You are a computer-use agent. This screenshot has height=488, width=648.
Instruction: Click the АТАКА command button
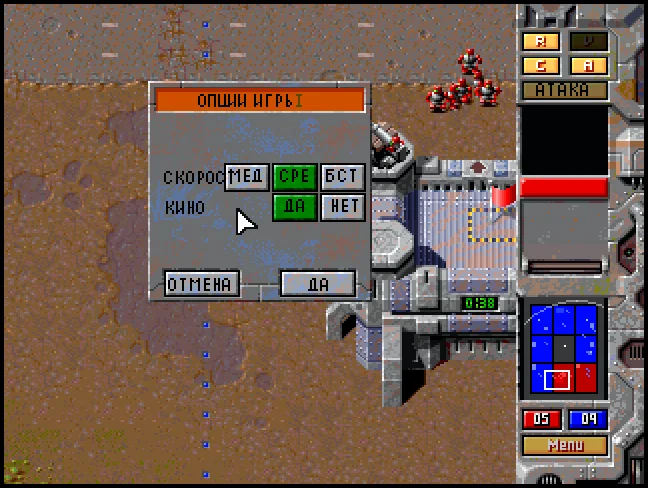(x=564, y=90)
